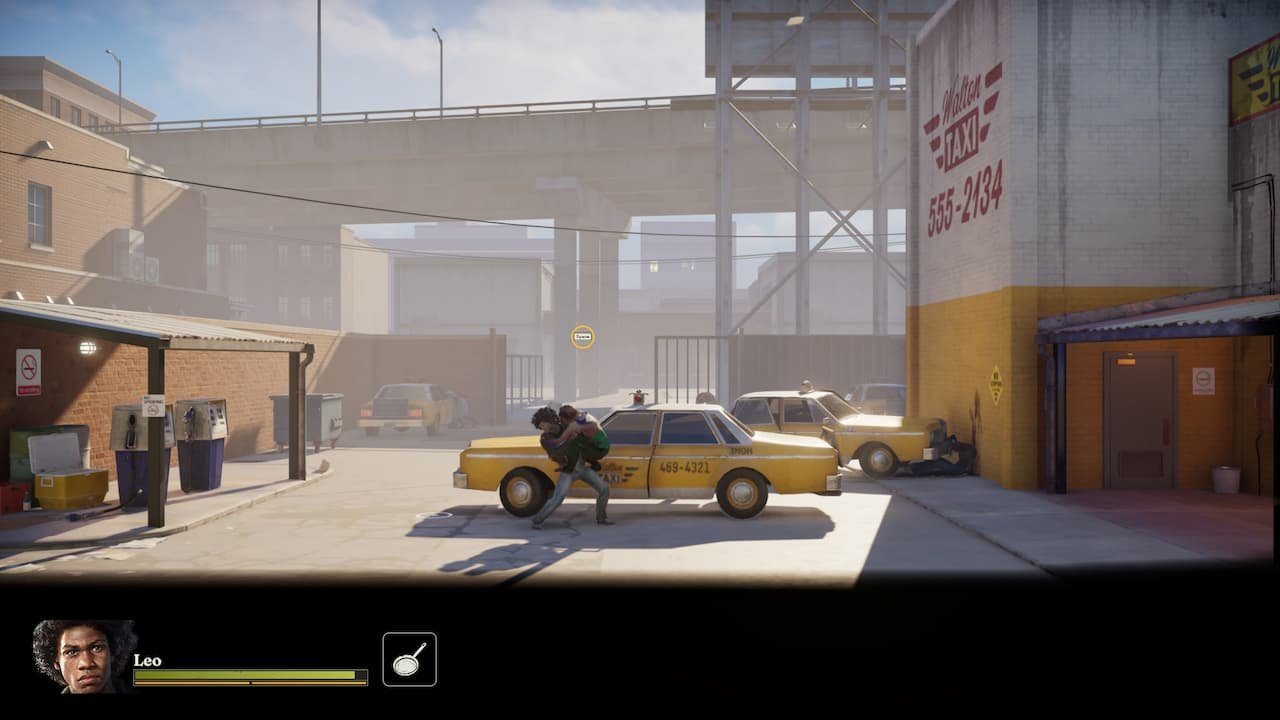1280x720 pixels.
Task: Select the frying pan item slot
Action: point(409,659)
